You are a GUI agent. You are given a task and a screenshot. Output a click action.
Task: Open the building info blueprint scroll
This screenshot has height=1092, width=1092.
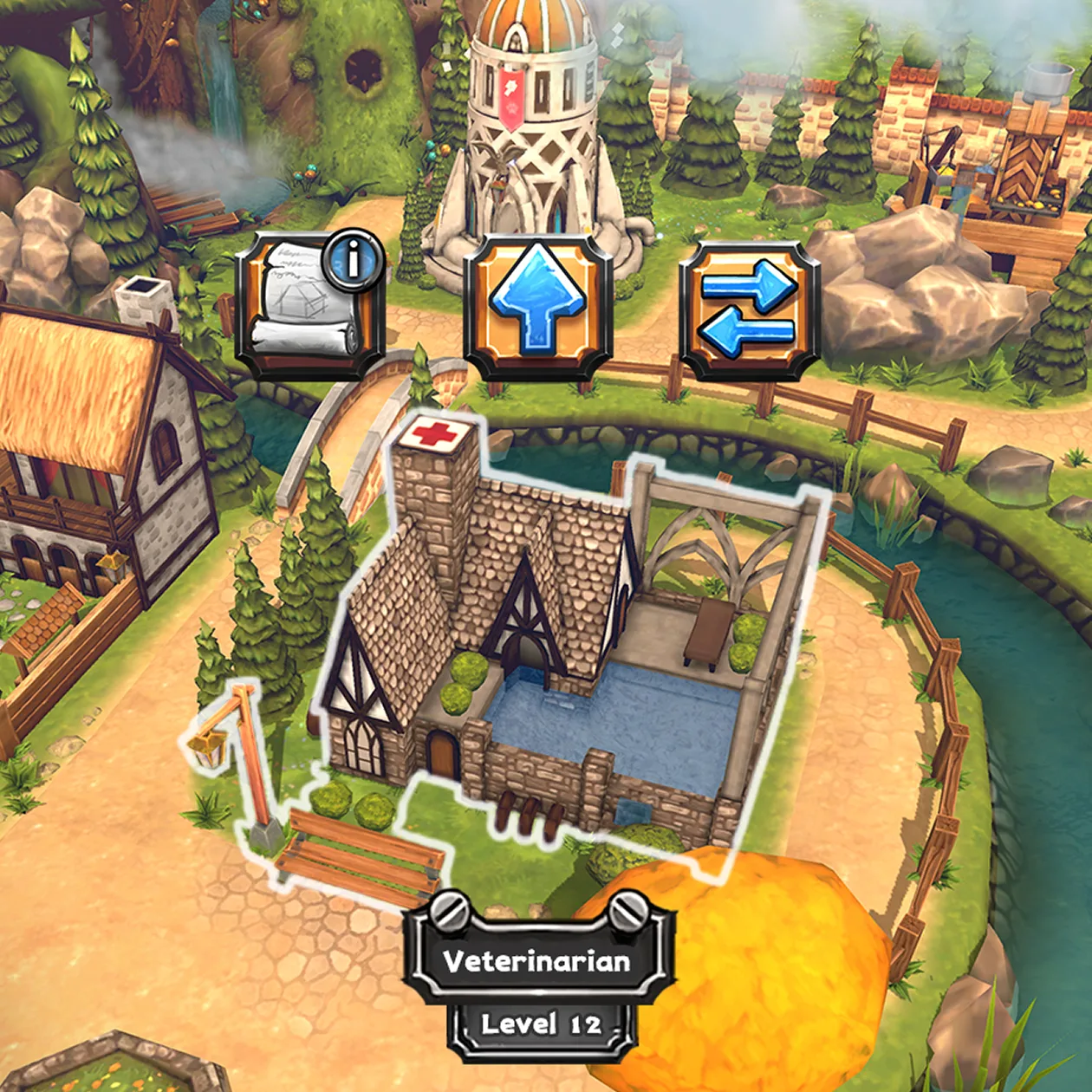(310, 305)
